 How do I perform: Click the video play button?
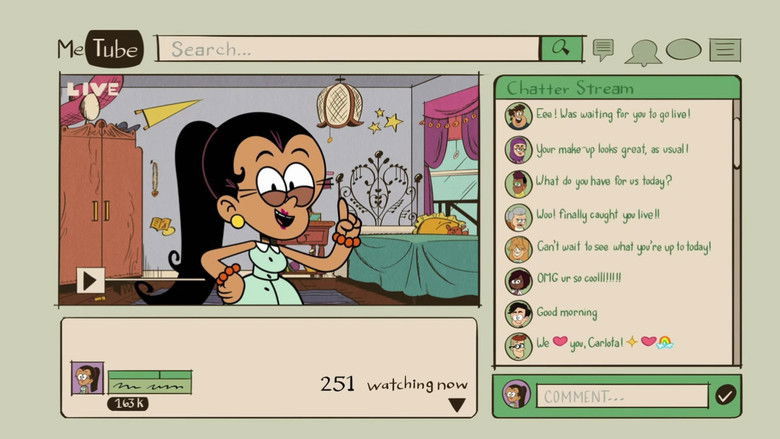pos(90,280)
